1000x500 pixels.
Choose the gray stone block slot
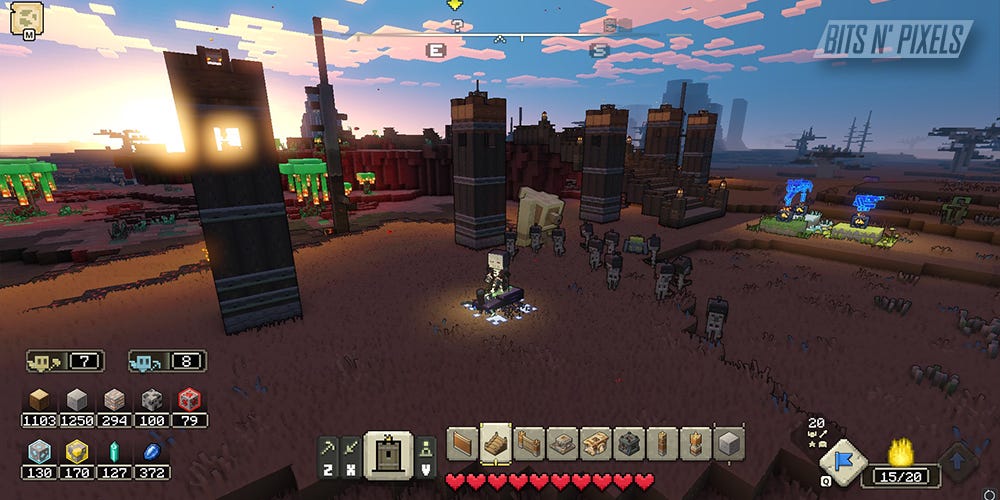(728, 442)
